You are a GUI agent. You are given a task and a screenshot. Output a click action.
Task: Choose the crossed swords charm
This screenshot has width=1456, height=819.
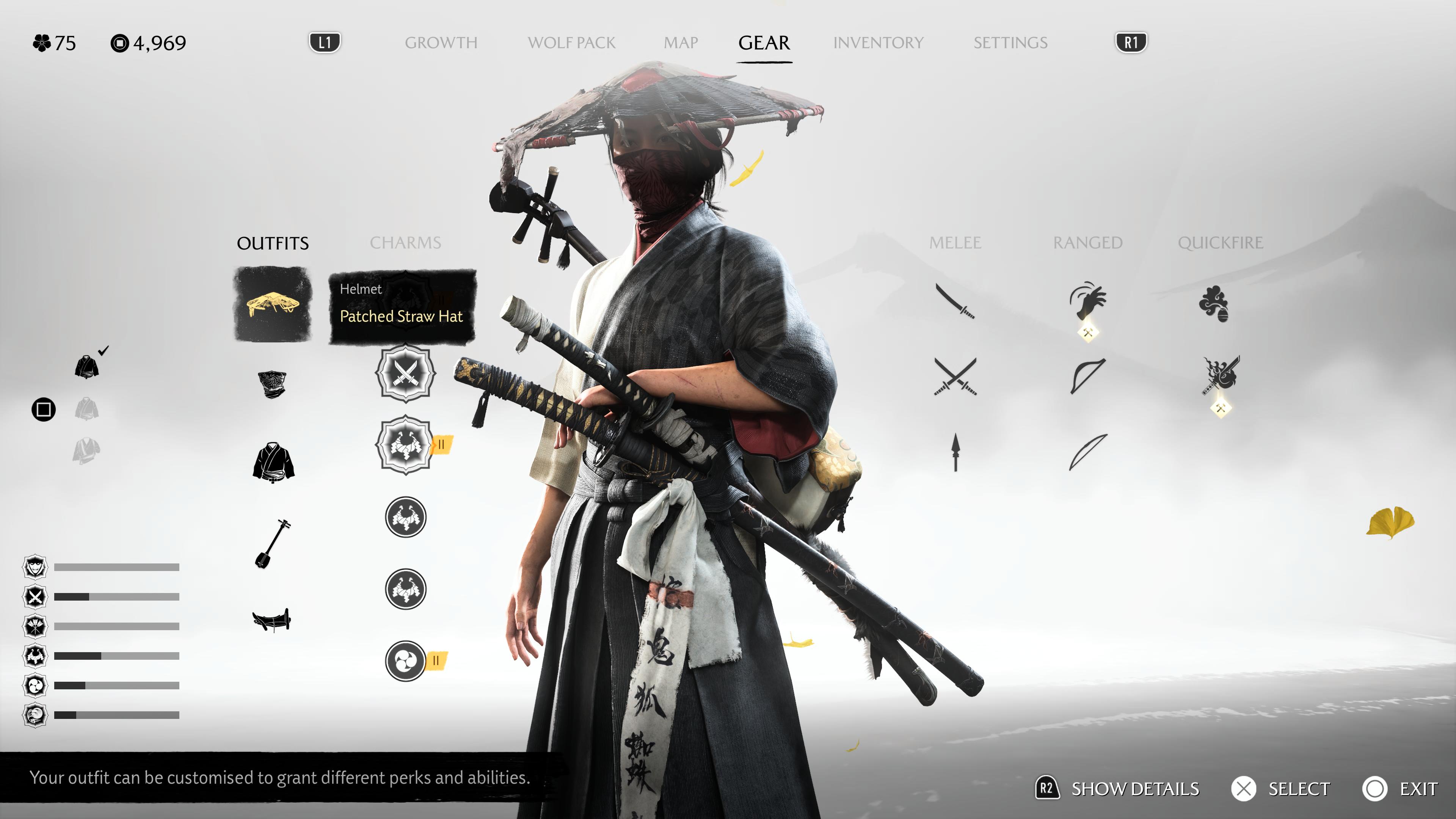tap(405, 373)
